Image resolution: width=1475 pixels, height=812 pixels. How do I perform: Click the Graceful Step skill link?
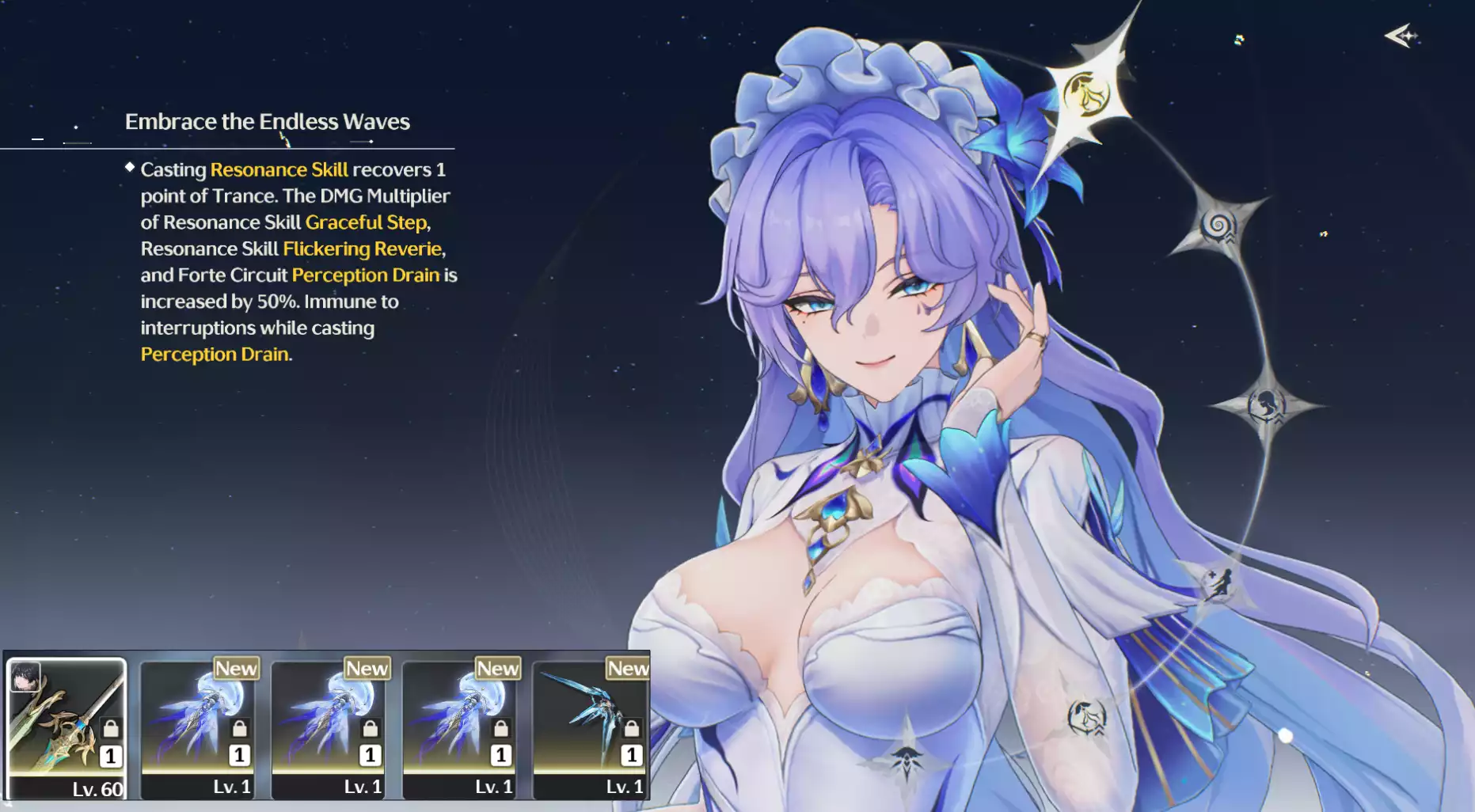click(x=366, y=222)
